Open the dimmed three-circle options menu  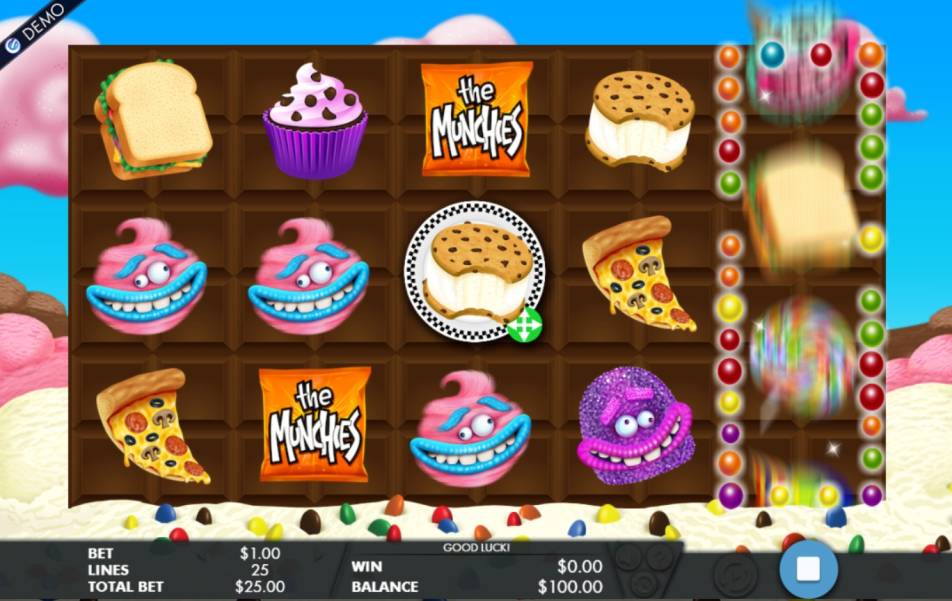pos(645,567)
